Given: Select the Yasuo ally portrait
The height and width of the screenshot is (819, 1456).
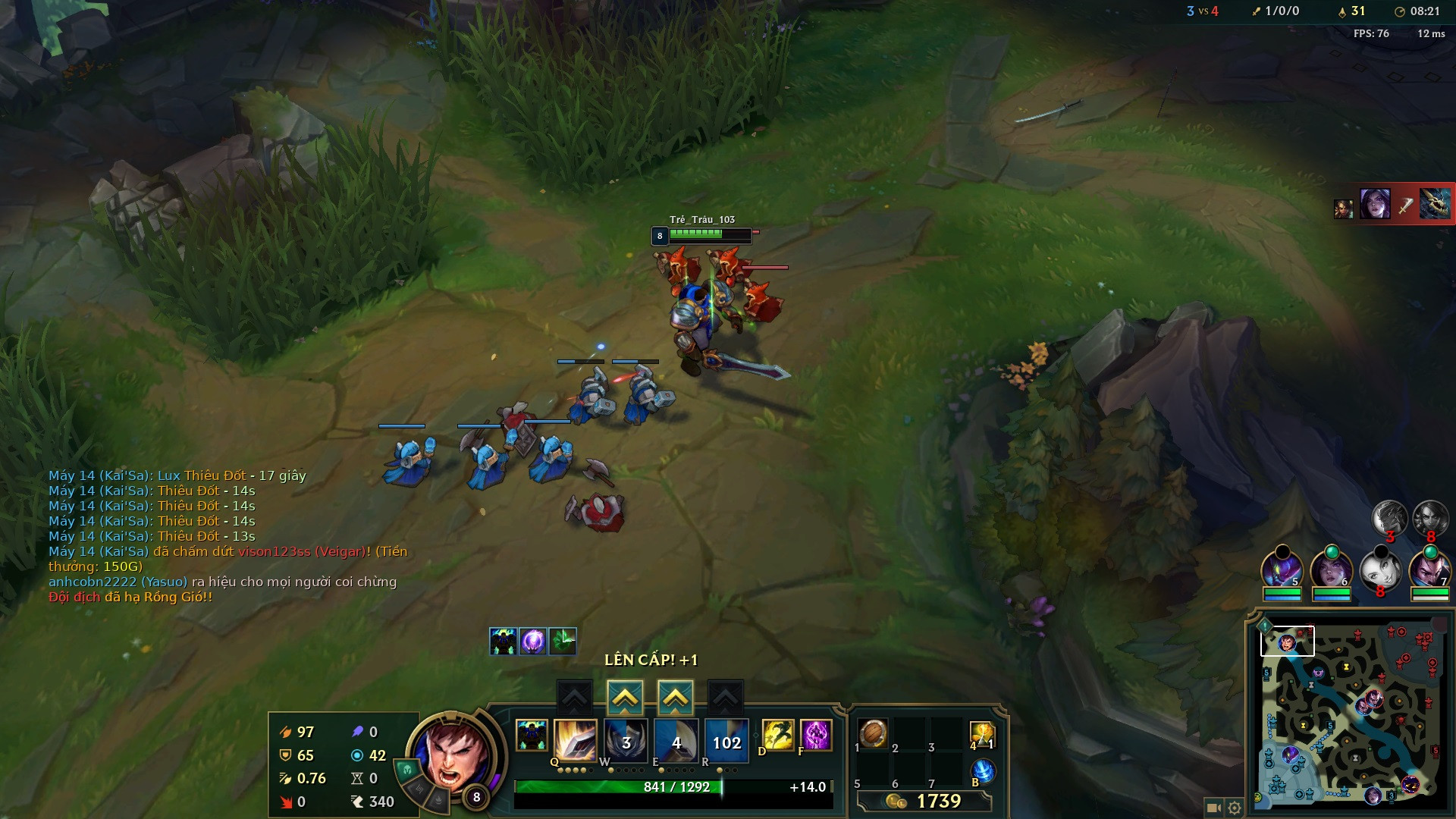Looking at the screenshot, I should tap(1429, 570).
